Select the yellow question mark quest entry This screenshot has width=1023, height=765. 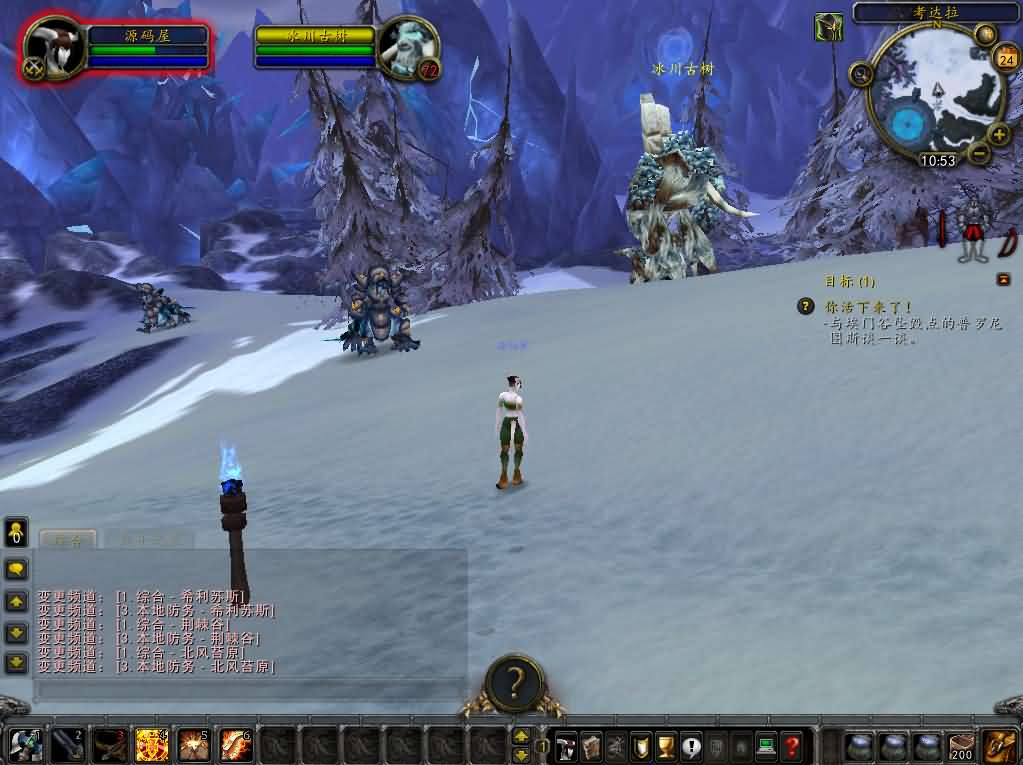pyautogui.click(x=806, y=307)
